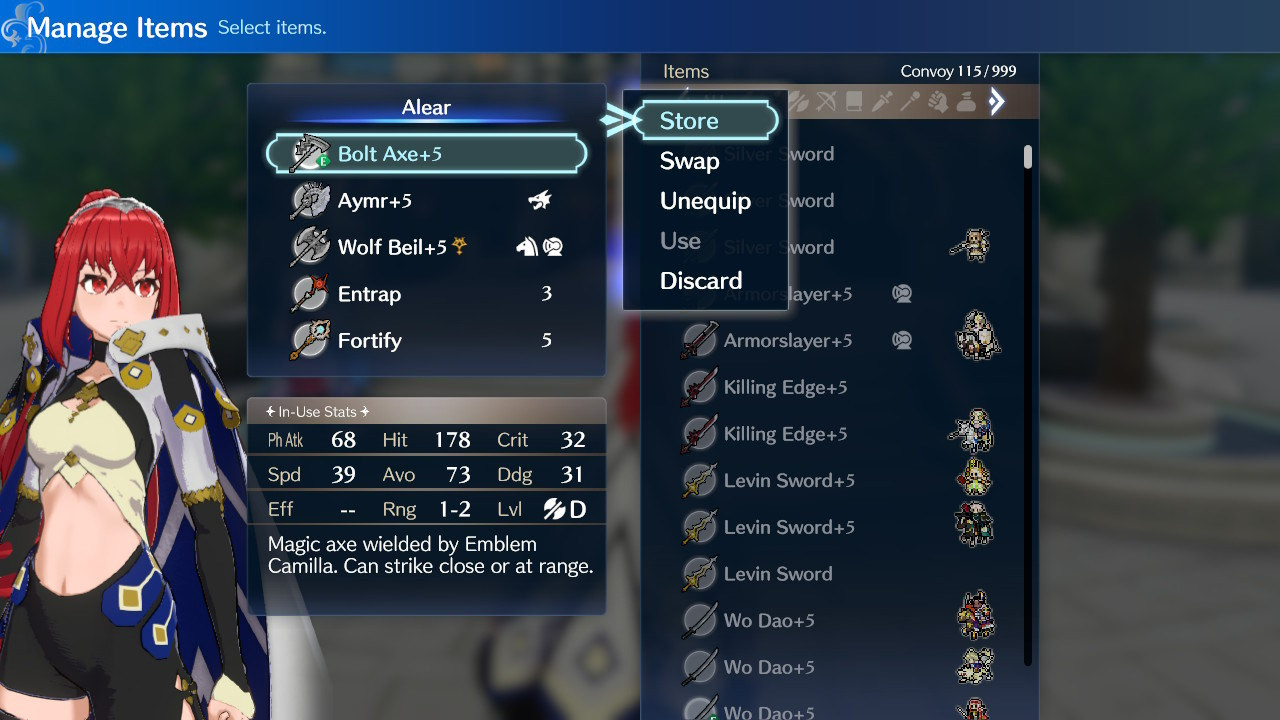1280x720 pixels.
Task: Click the unit portrait beside Killing Edge+5
Action: (976, 430)
